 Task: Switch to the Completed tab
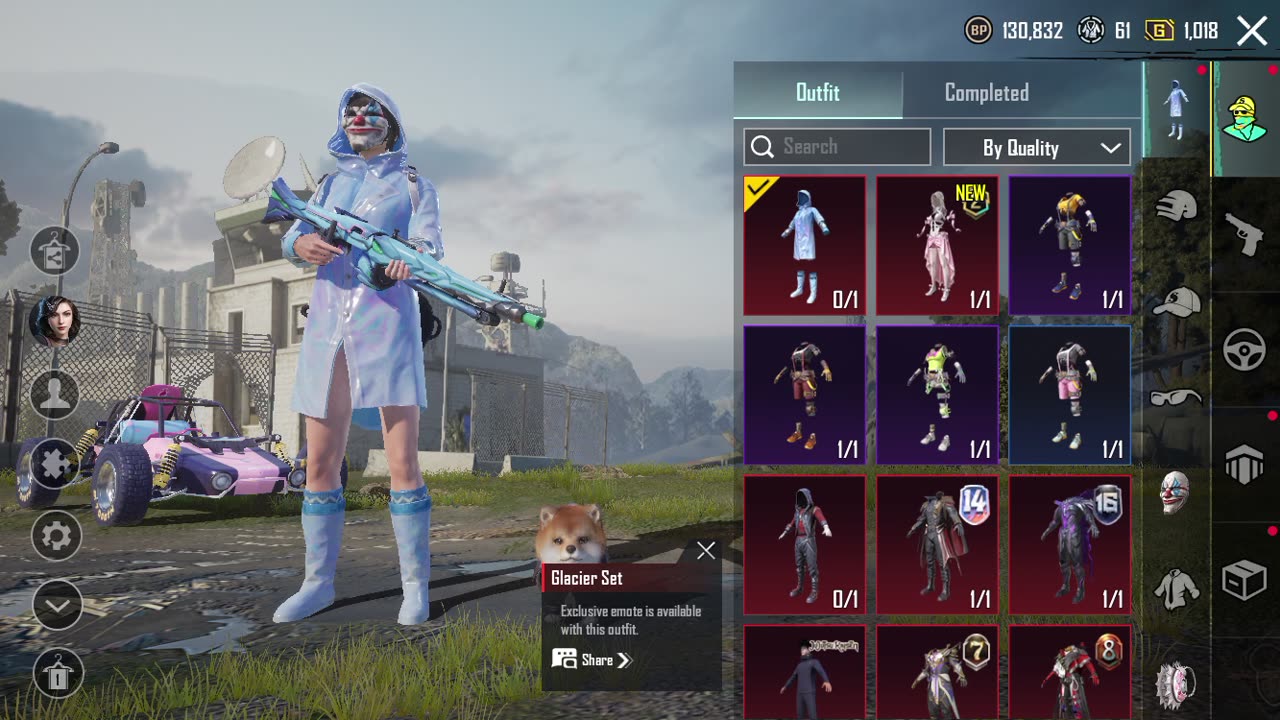[x=986, y=93]
